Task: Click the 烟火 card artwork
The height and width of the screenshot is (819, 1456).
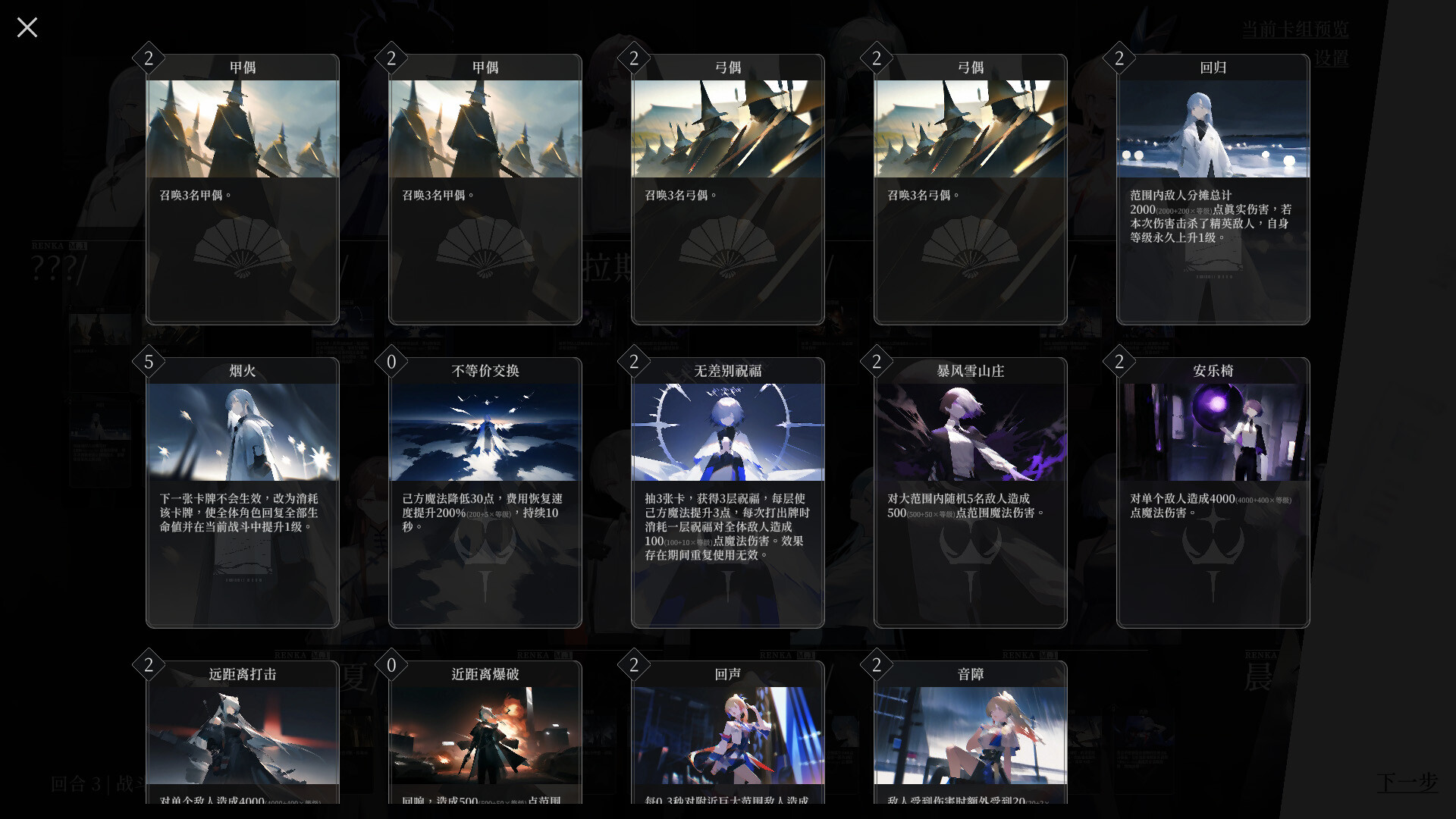Action: [242, 432]
